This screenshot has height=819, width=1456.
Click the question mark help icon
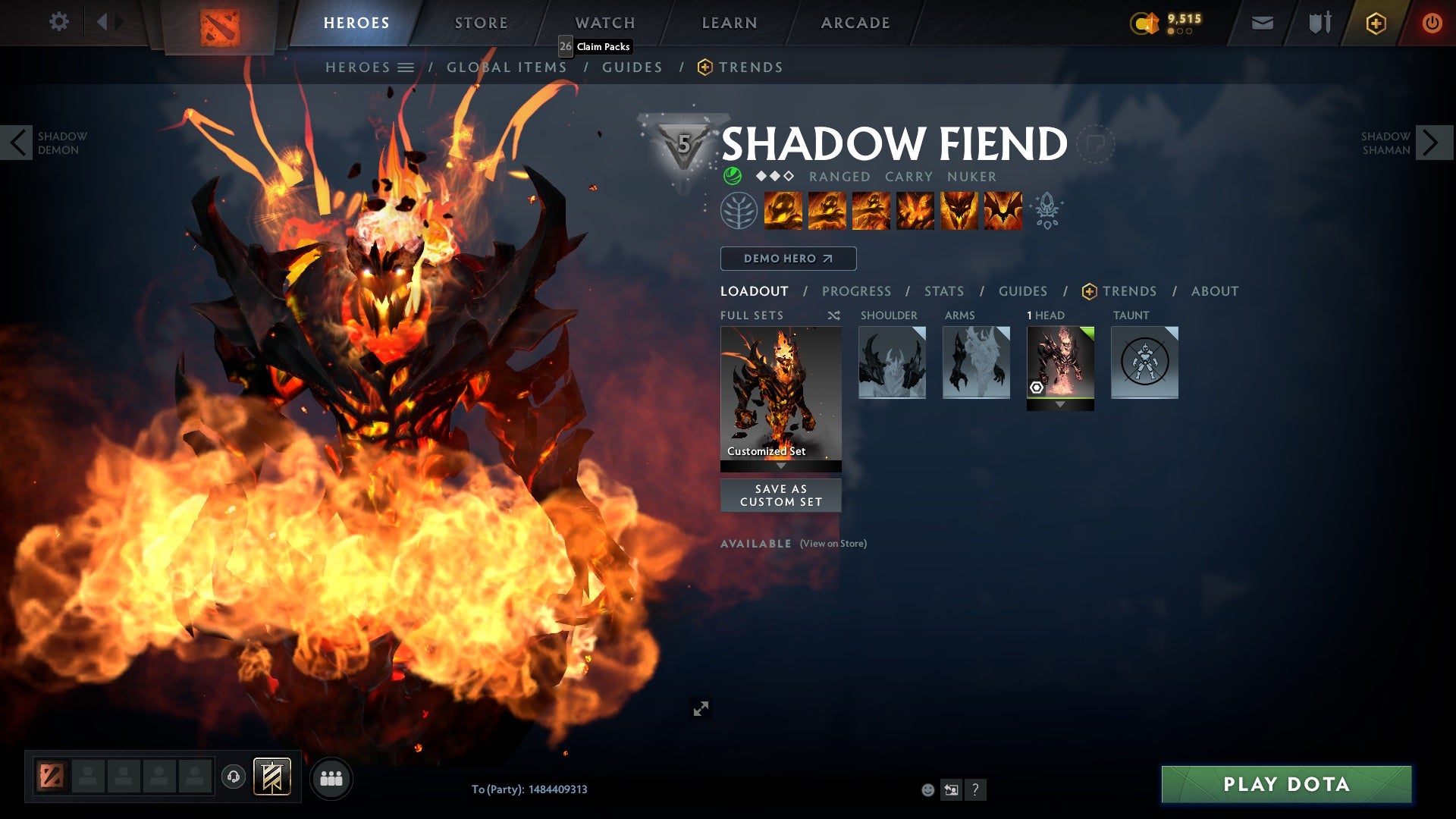tap(975, 789)
